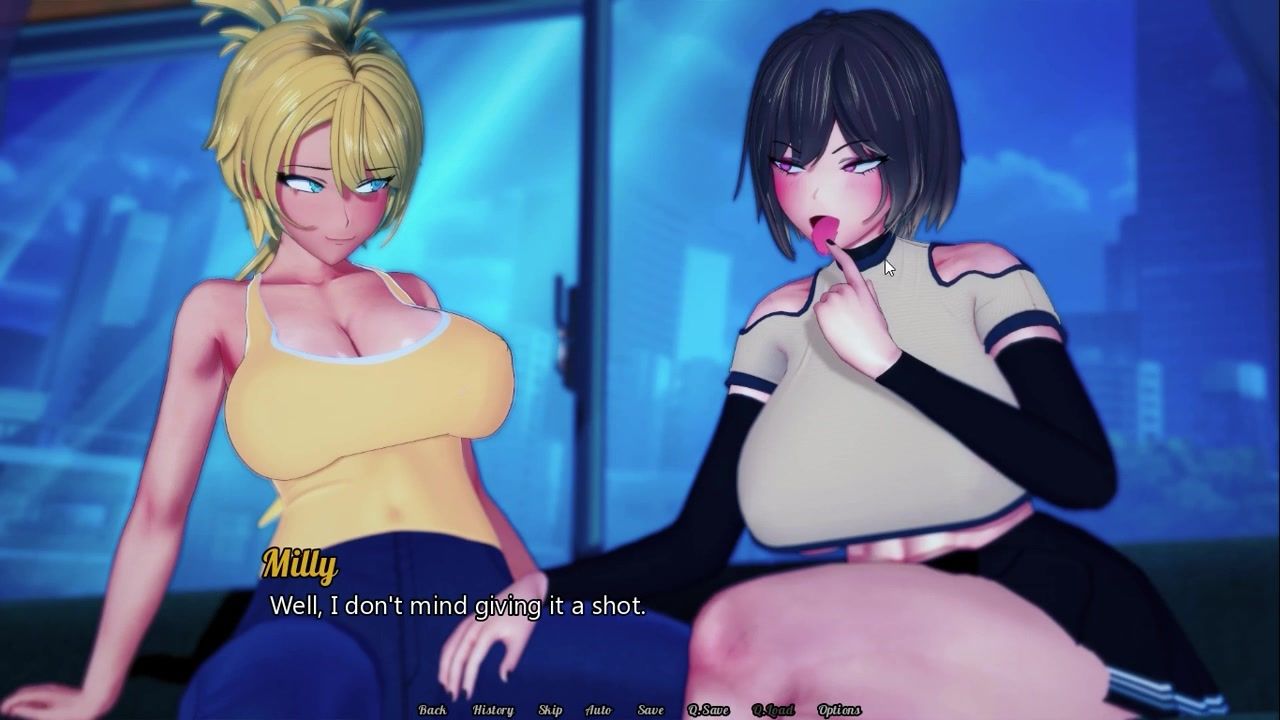1280x720 pixels.
Task: Activate the Skip dialogue button
Action: [x=550, y=710]
